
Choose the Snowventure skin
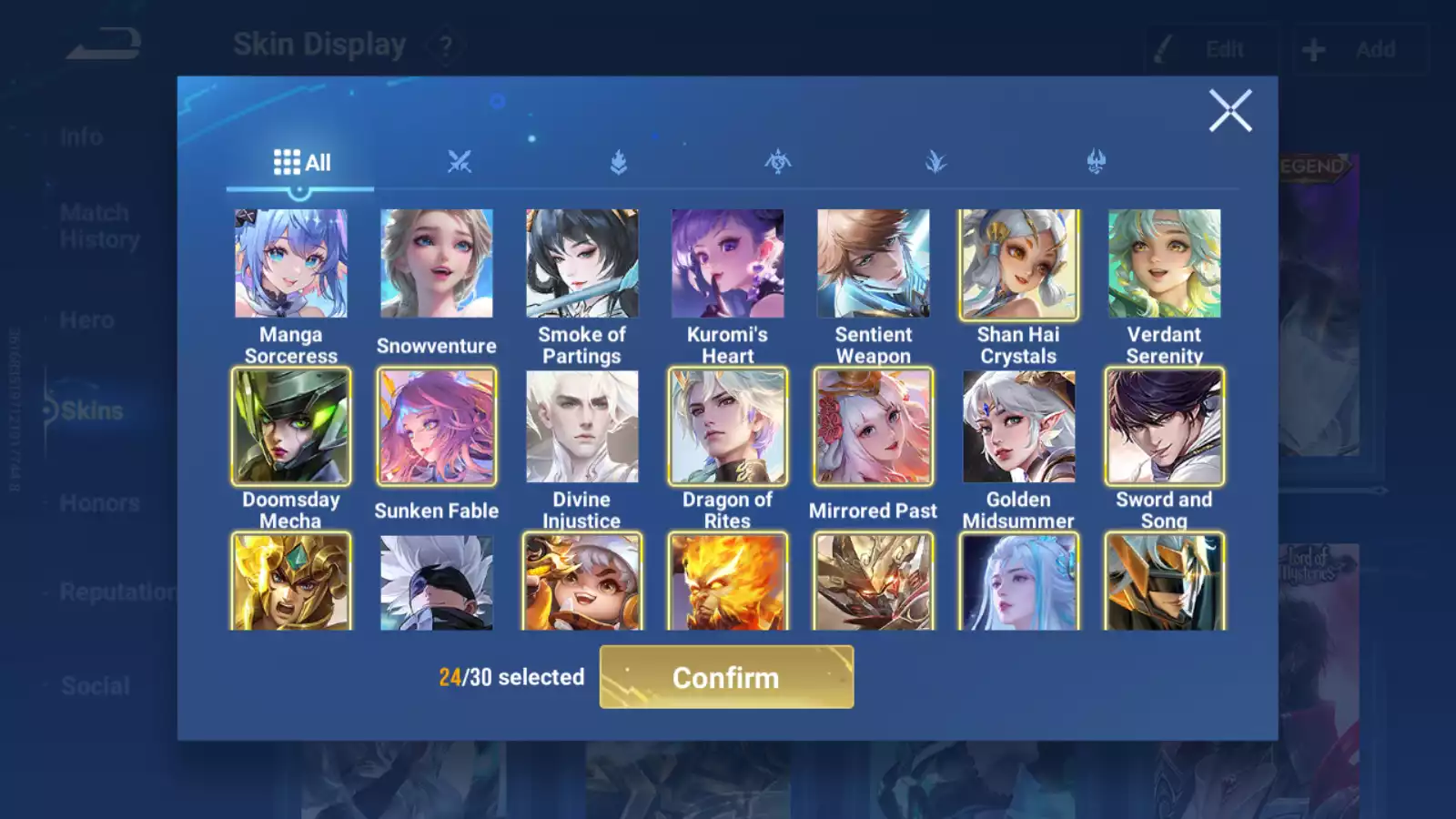pyautogui.click(x=437, y=264)
